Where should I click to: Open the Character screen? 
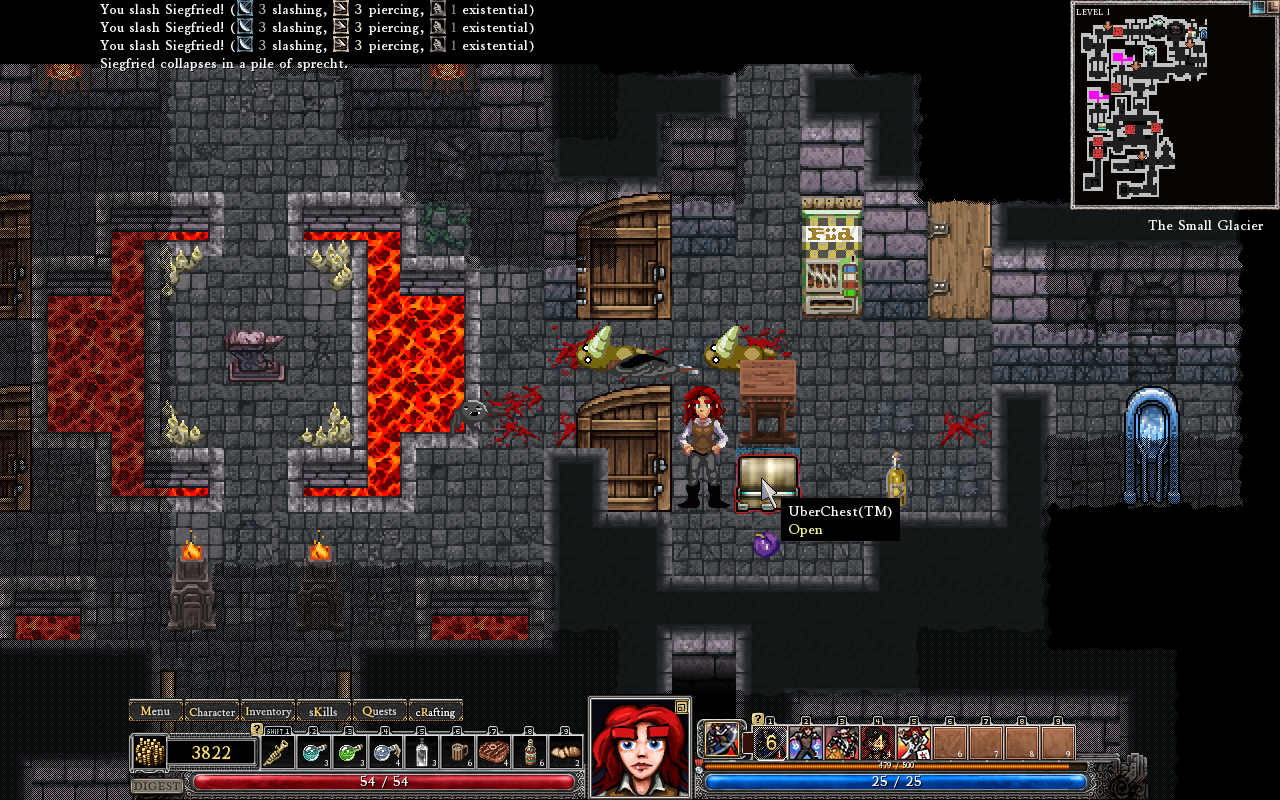[x=211, y=712]
